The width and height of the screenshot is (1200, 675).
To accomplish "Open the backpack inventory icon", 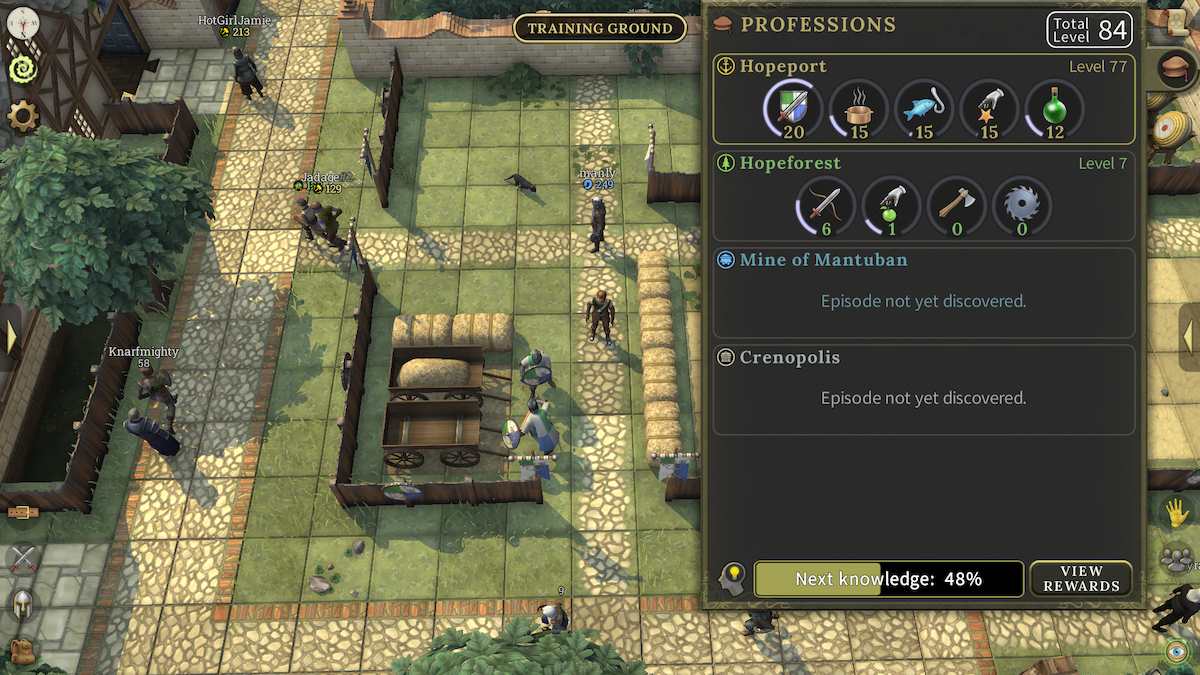I will point(22,651).
